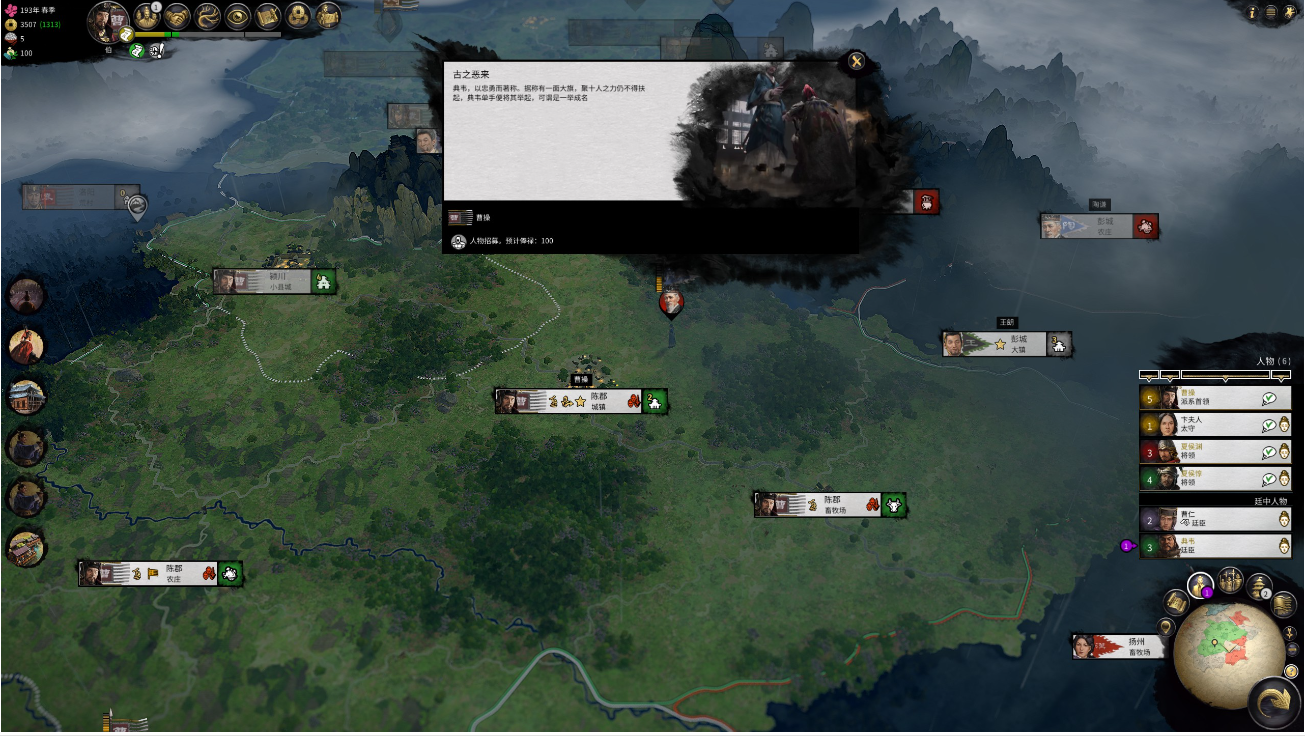Image resolution: width=1305 pixels, height=736 pixels.
Task: Select 典韦 in the court characters list
Action: [1214, 546]
